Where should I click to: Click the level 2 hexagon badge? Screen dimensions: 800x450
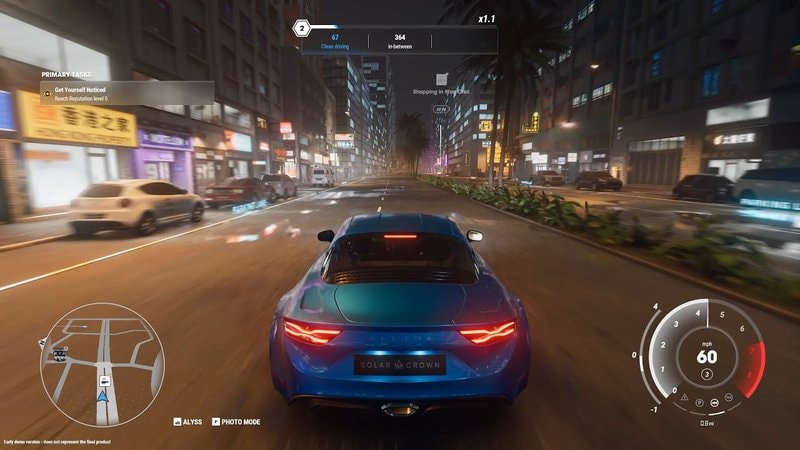(302, 29)
